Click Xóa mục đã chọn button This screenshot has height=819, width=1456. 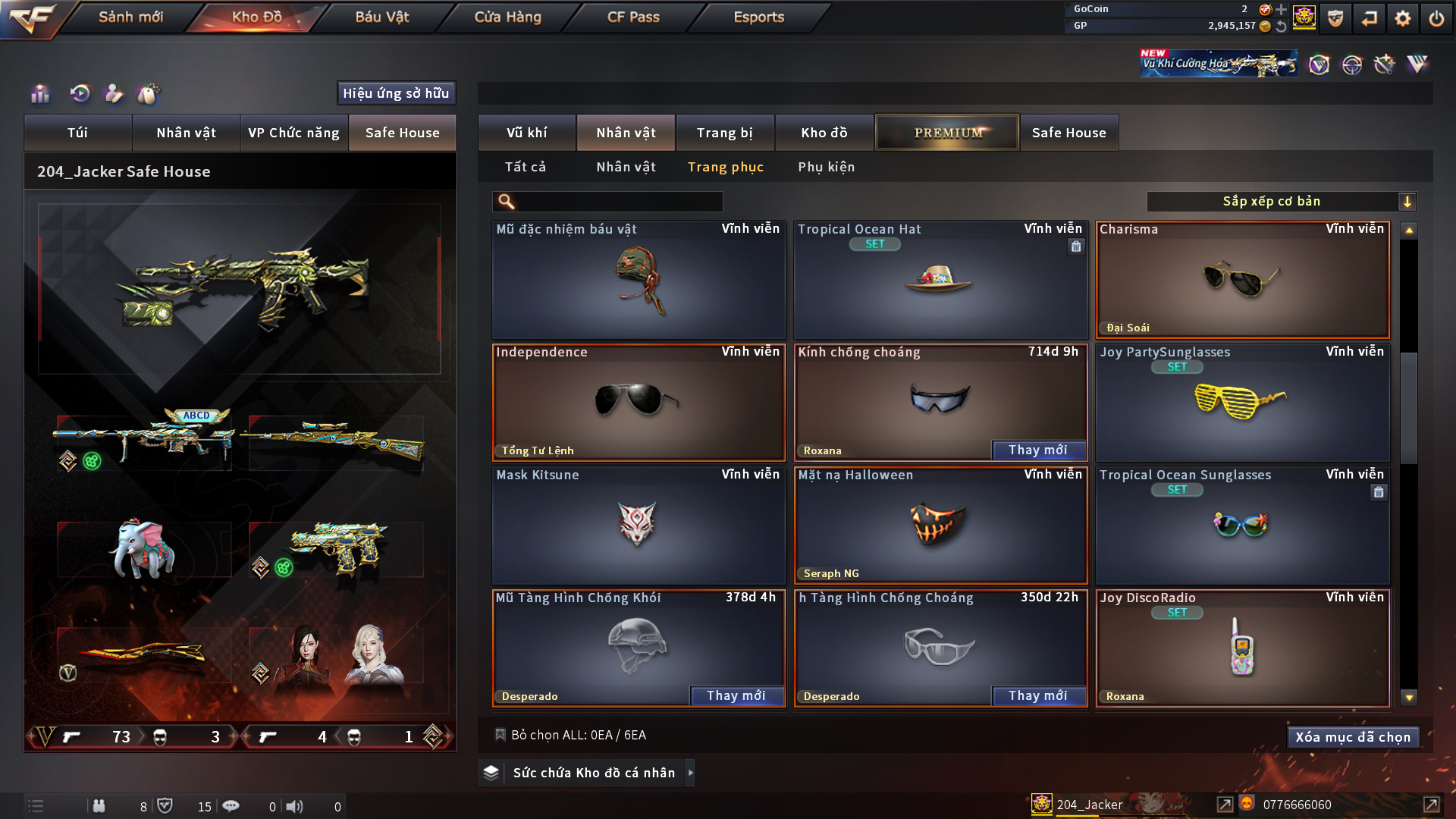(1352, 737)
